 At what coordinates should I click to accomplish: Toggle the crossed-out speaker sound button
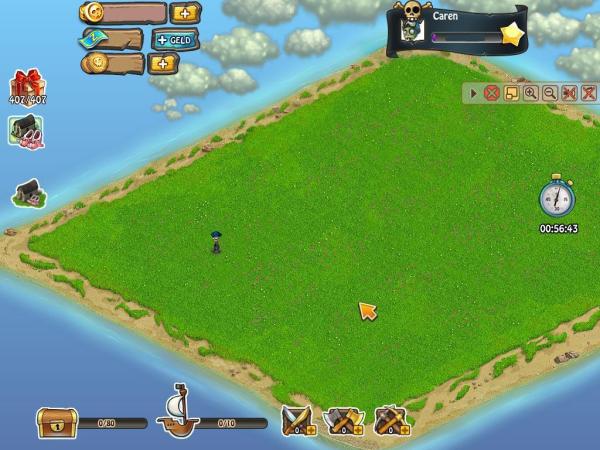[568, 93]
